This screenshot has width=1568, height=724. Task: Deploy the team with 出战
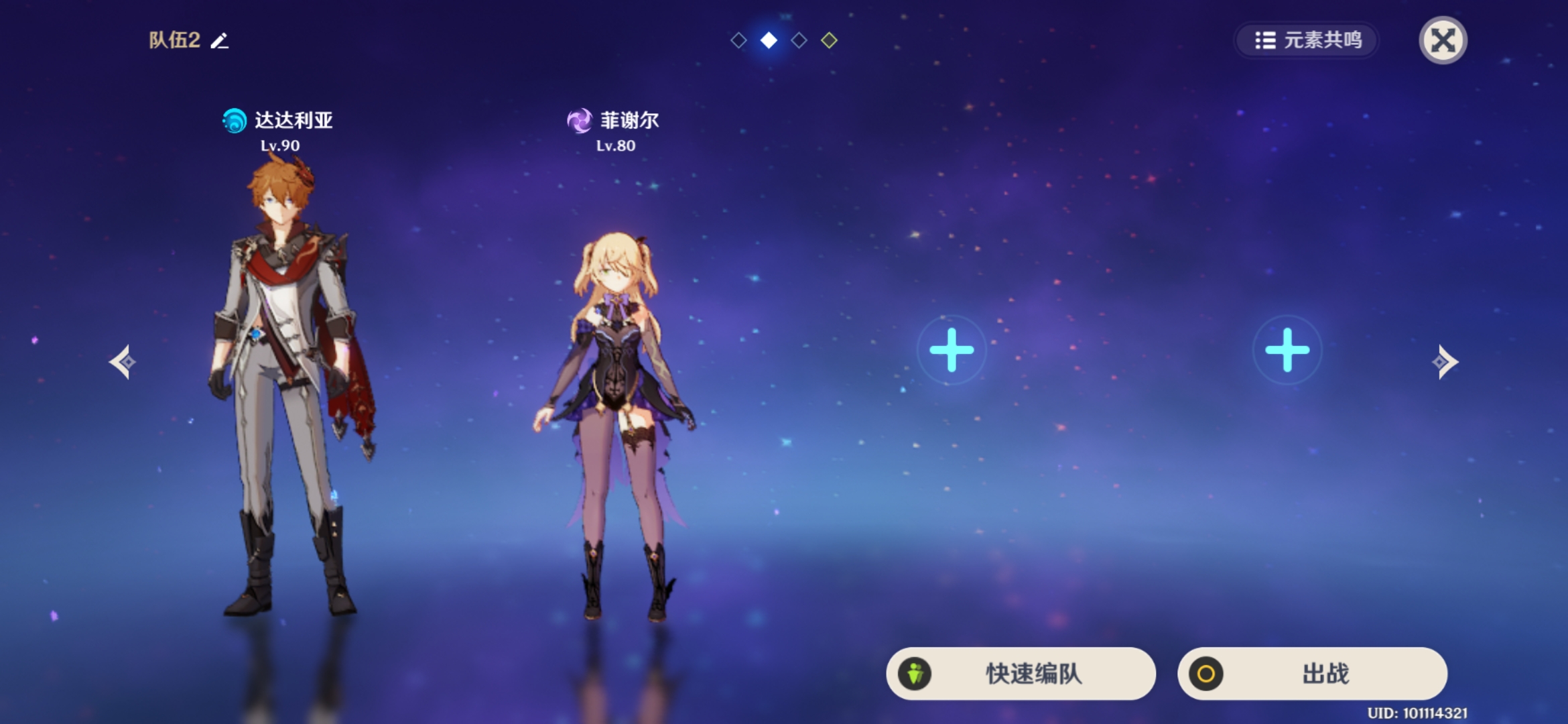[1312, 673]
